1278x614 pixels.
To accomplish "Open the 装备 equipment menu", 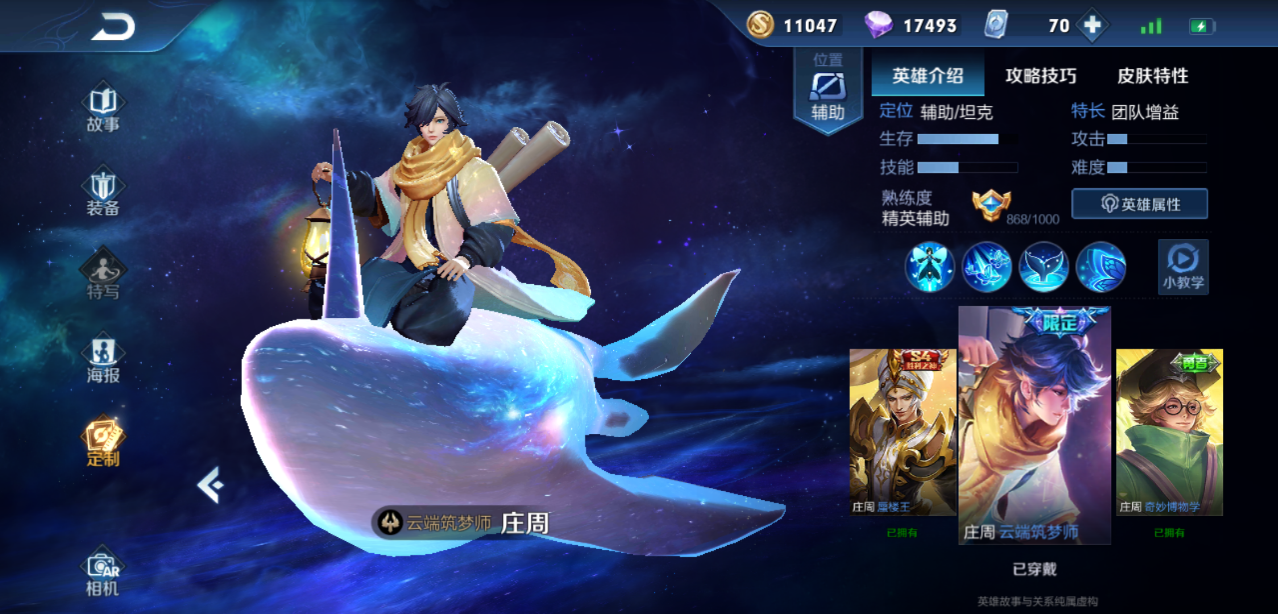I will coord(103,193).
